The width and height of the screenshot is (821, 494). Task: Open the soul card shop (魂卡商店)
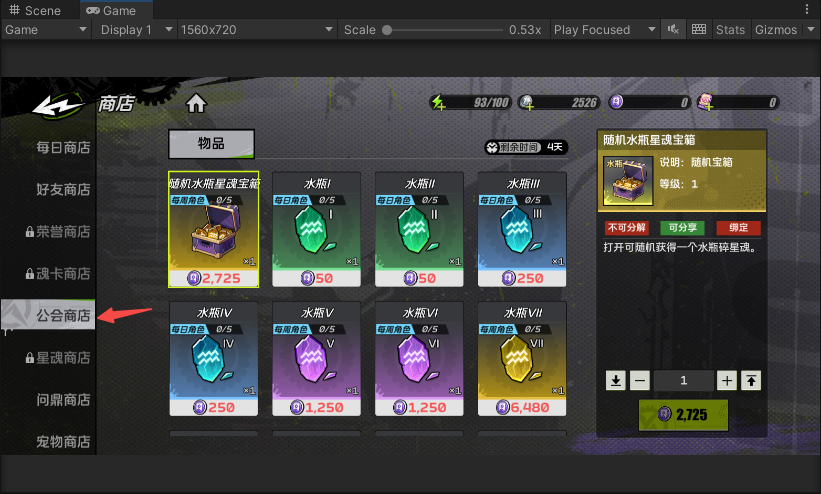pyautogui.click(x=63, y=274)
